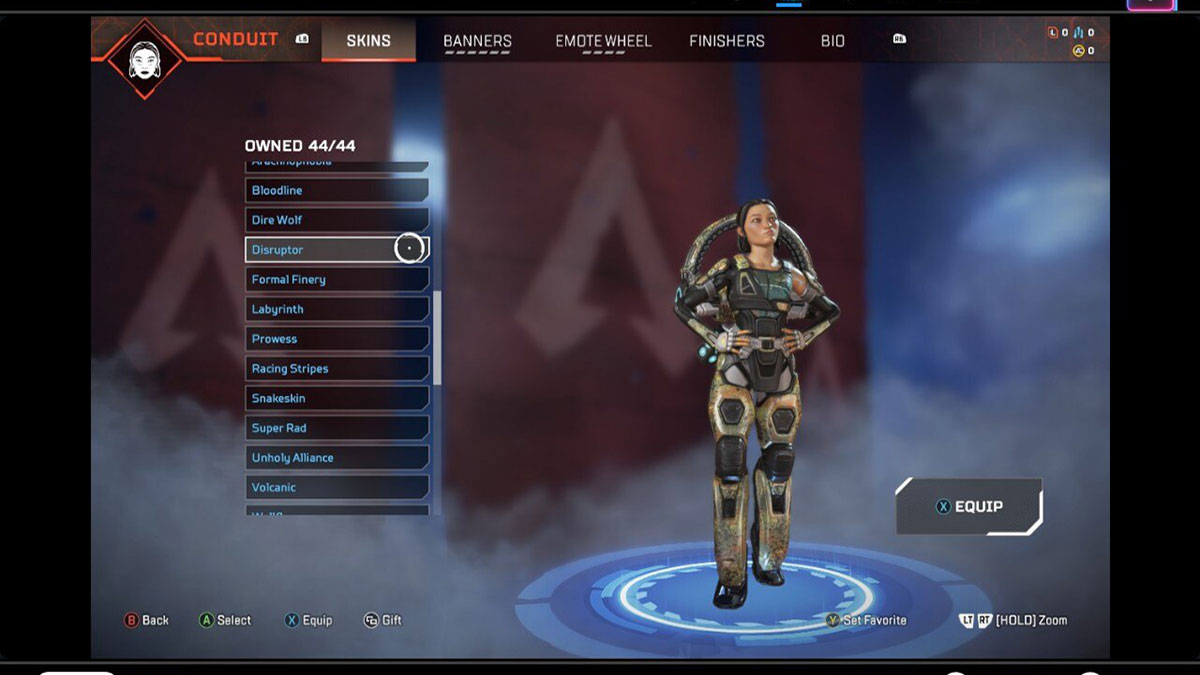
Task: Select the Disruptor skin entry
Action: pos(336,250)
